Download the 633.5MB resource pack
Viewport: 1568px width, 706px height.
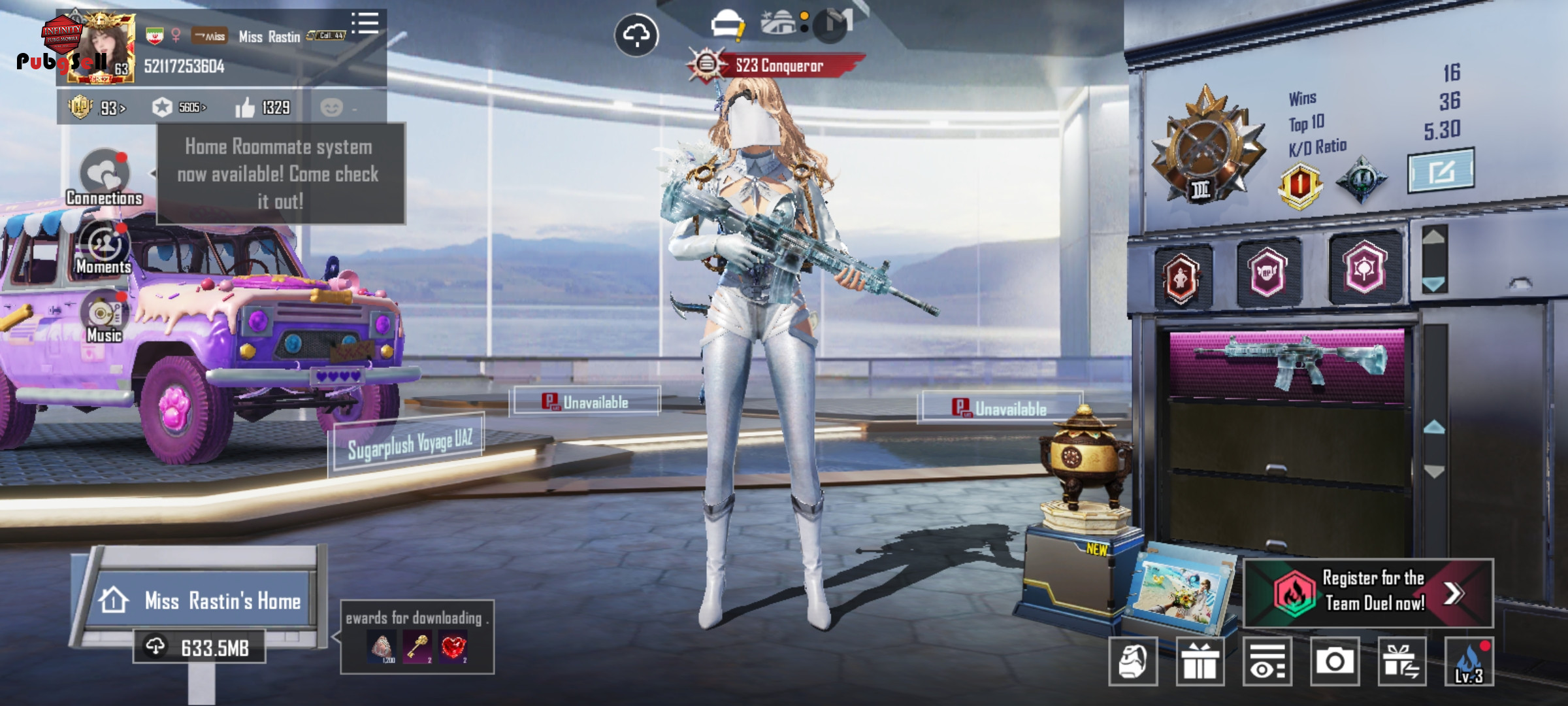pyautogui.click(x=200, y=647)
